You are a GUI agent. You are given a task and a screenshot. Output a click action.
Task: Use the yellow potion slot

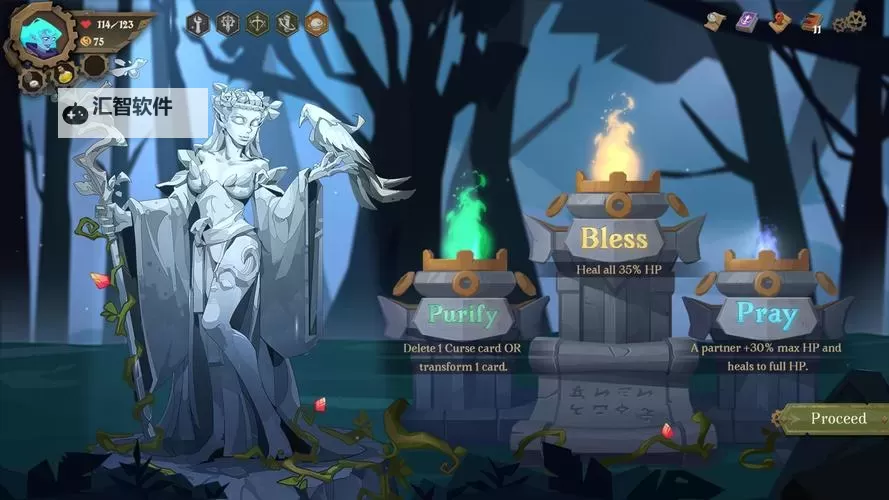(64, 74)
